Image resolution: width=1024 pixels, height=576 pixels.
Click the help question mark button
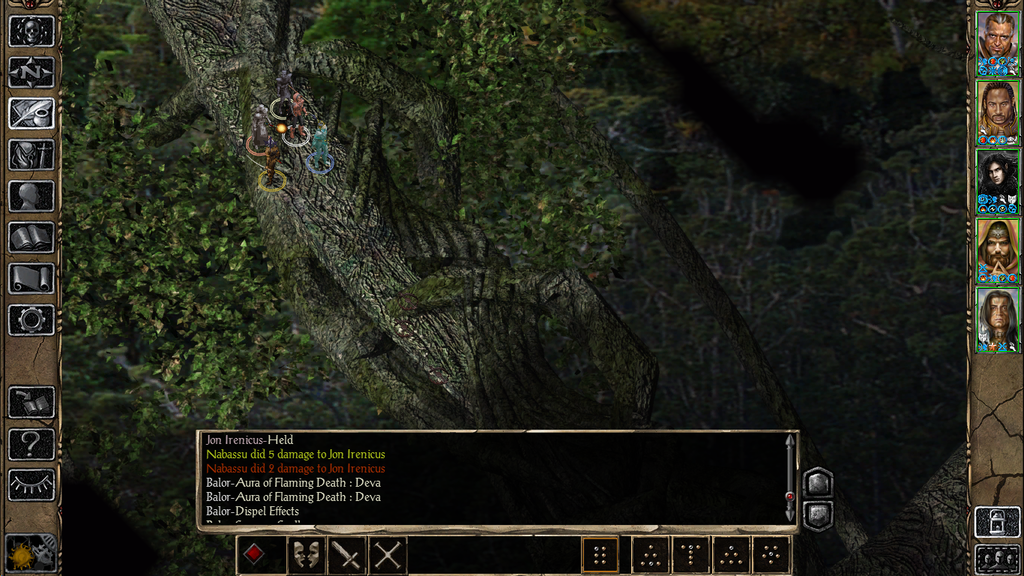point(31,443)
